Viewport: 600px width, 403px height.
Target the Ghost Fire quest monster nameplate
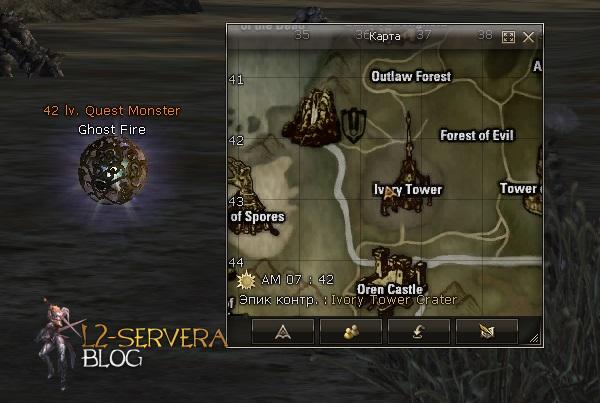pyautogui.click(x=112, y=129)
